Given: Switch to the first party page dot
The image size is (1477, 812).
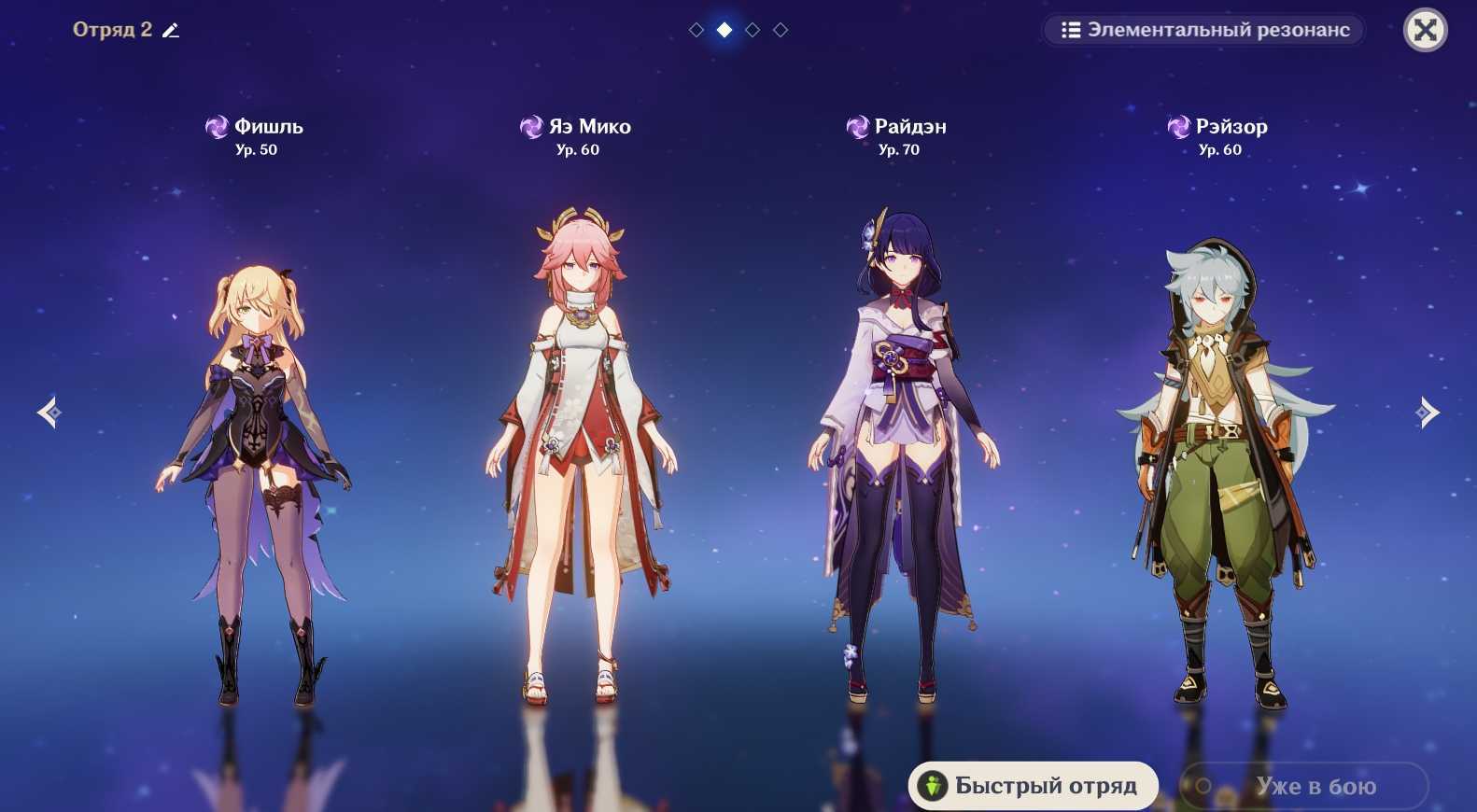Looking at the screenshot, I should 696,30.
